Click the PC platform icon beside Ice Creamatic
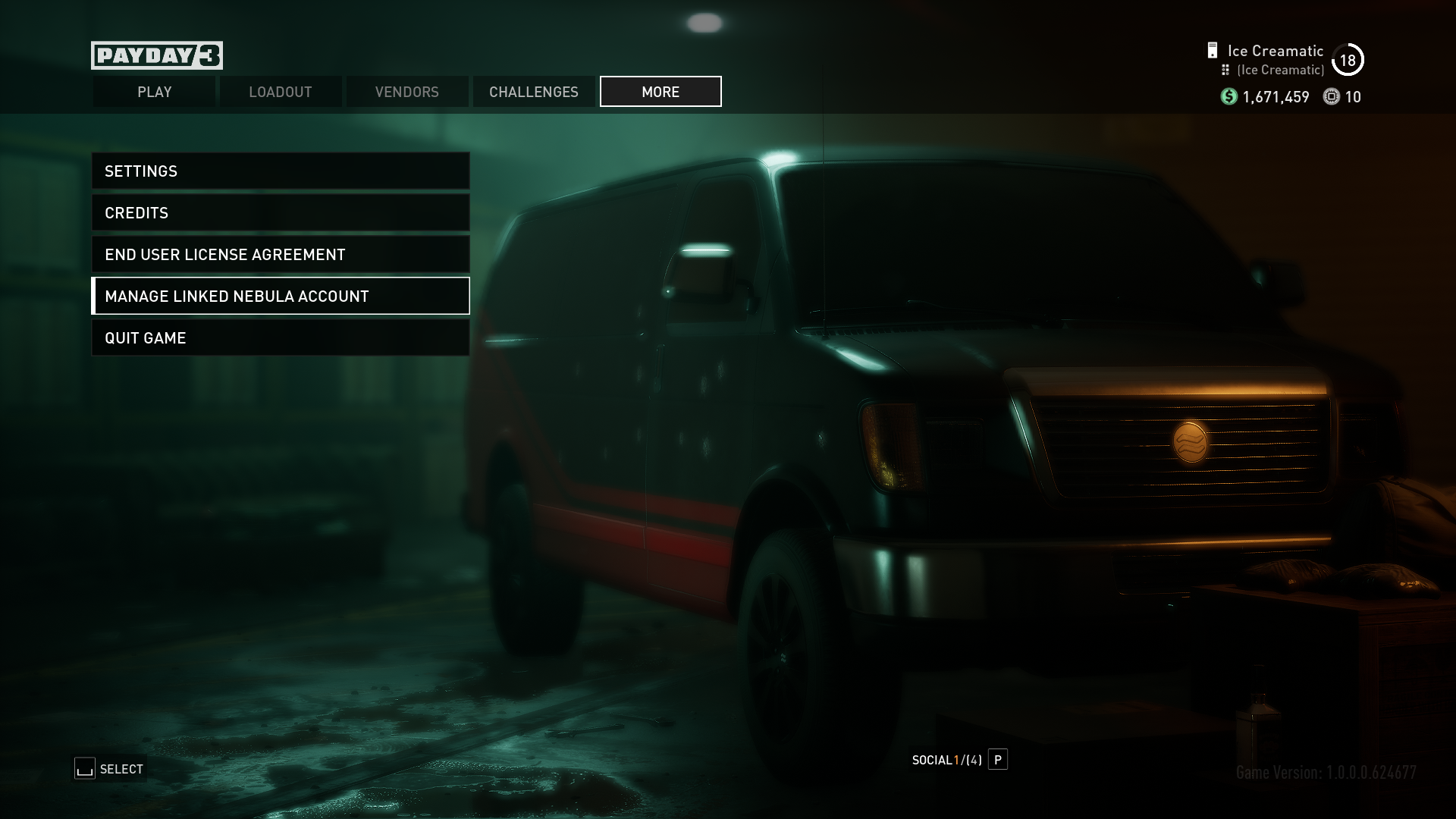This screenshot has width=1456, height=819. [1213, 50]
